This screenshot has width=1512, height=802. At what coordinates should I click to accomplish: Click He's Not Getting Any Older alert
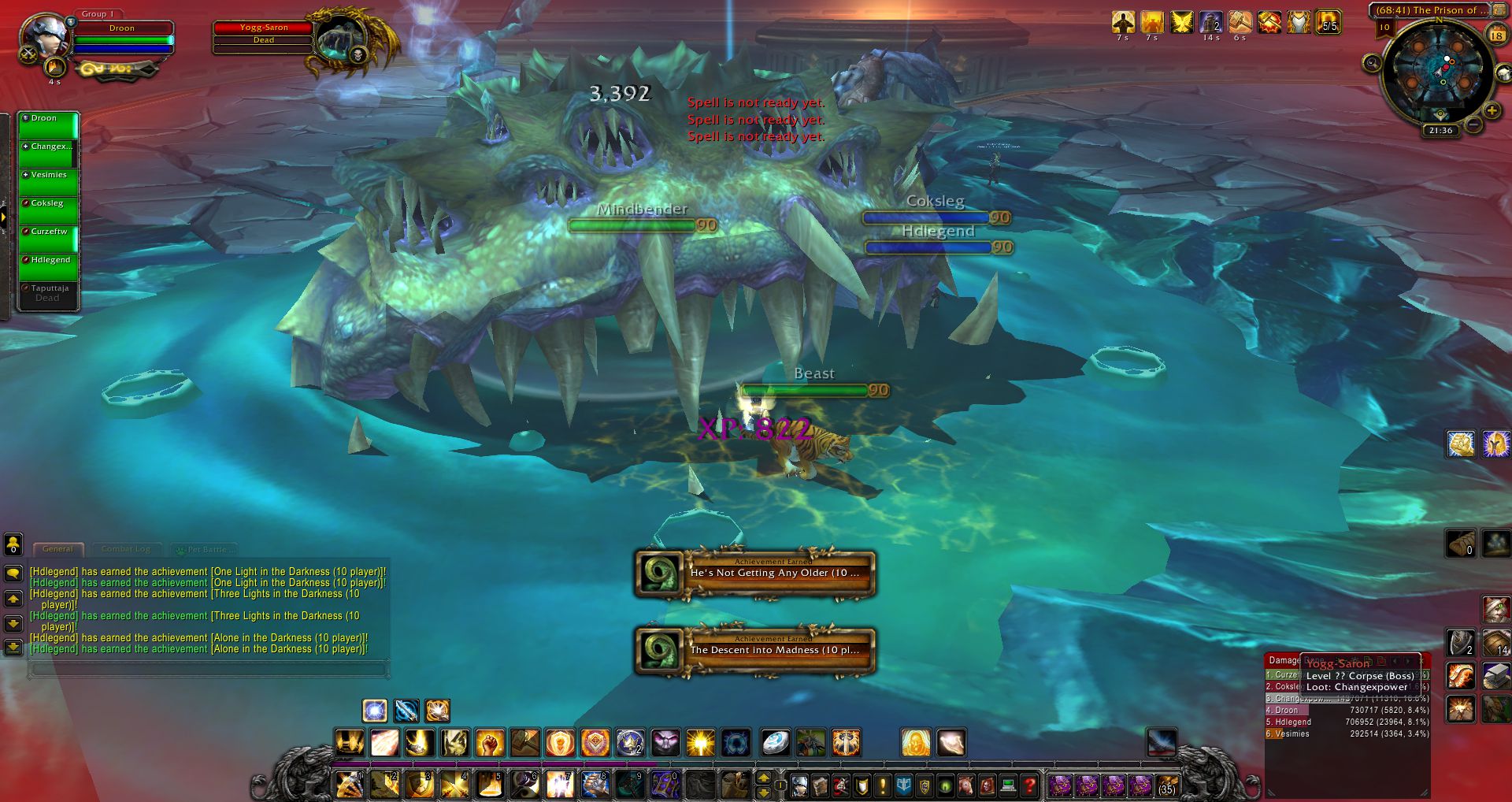[x=755, y=573]
